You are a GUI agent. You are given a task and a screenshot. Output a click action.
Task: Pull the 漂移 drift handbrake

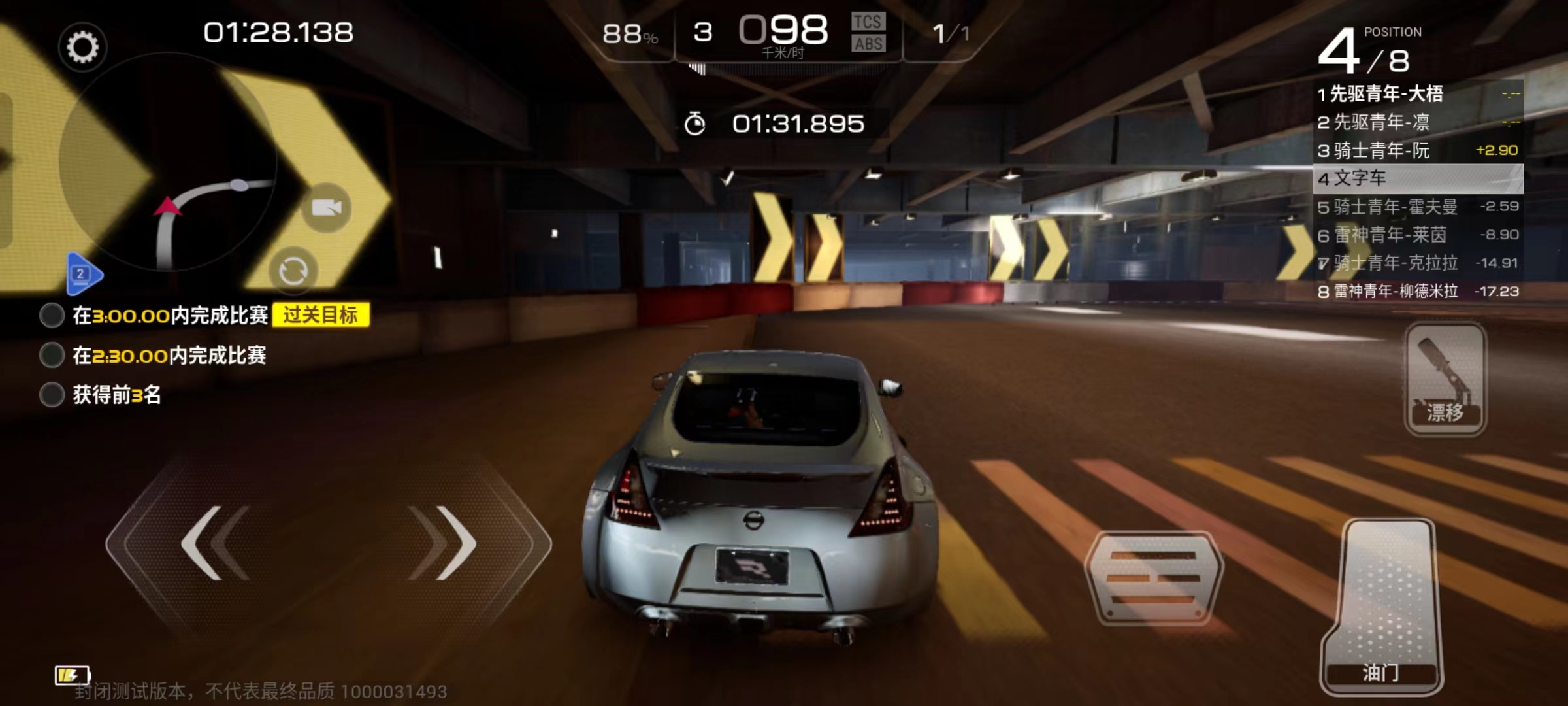[x=1445, y=379]
